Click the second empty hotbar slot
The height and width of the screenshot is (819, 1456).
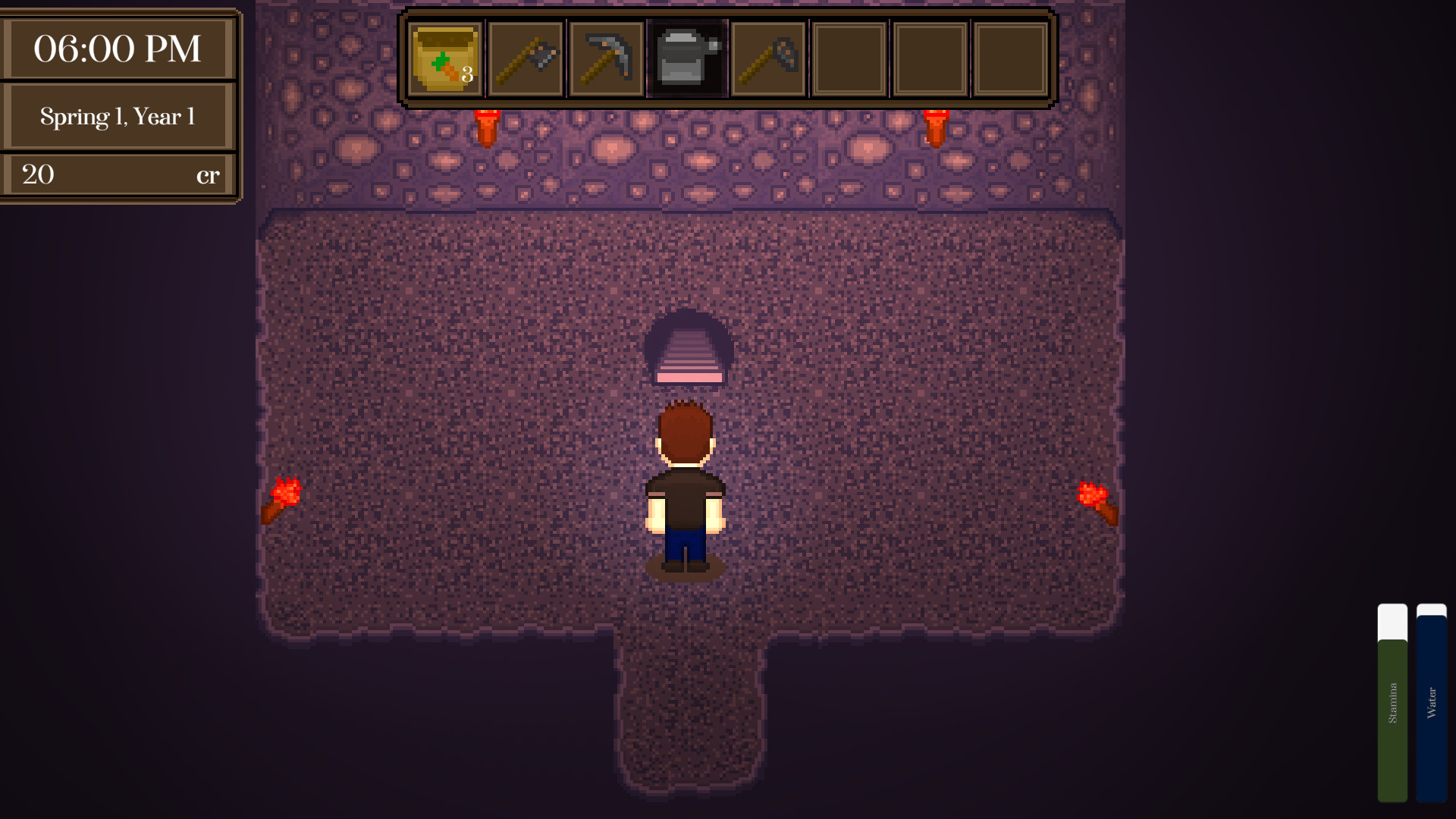(x=929, y=58)
